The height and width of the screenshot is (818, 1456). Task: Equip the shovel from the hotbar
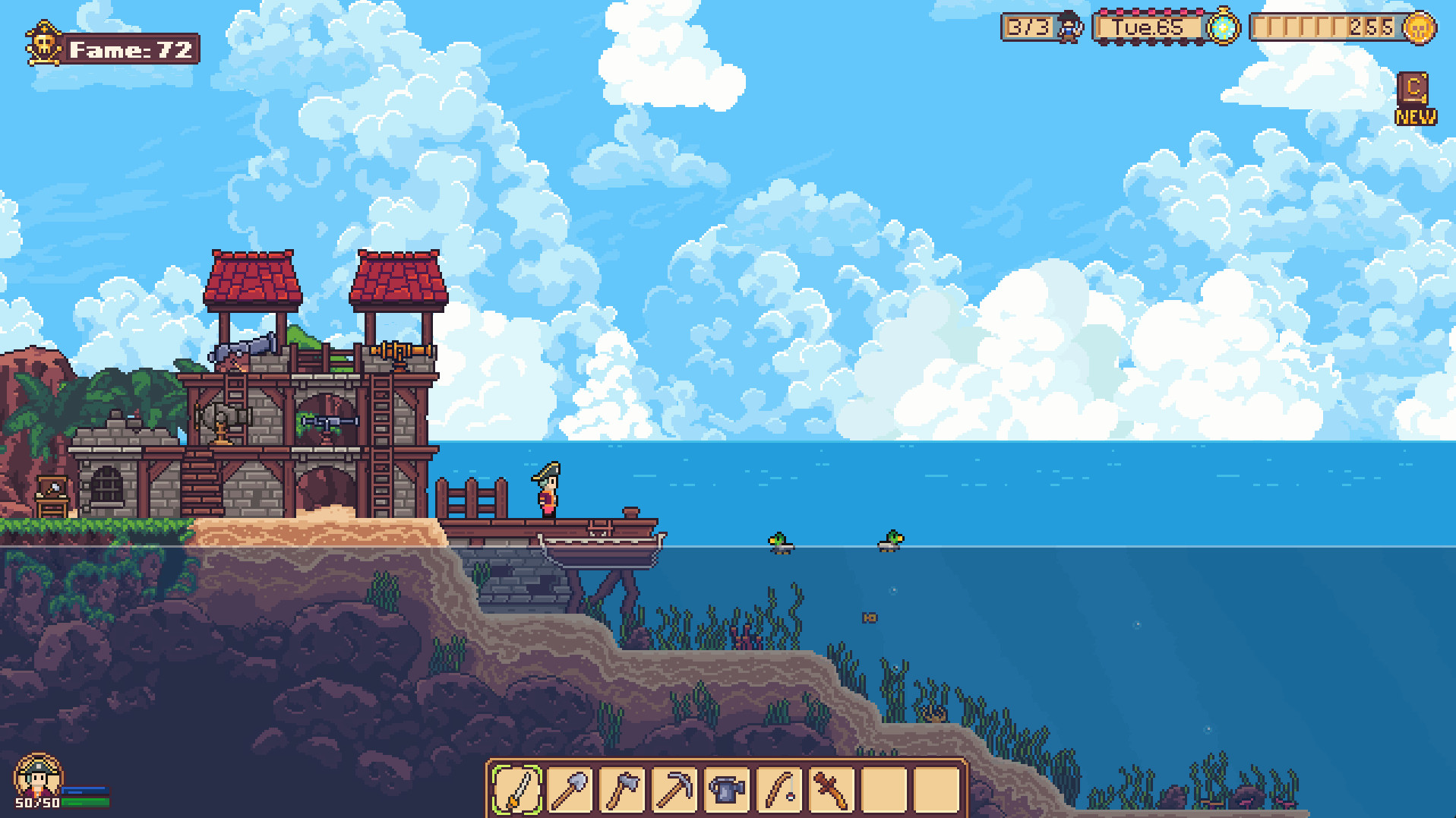tap(570, 790)
